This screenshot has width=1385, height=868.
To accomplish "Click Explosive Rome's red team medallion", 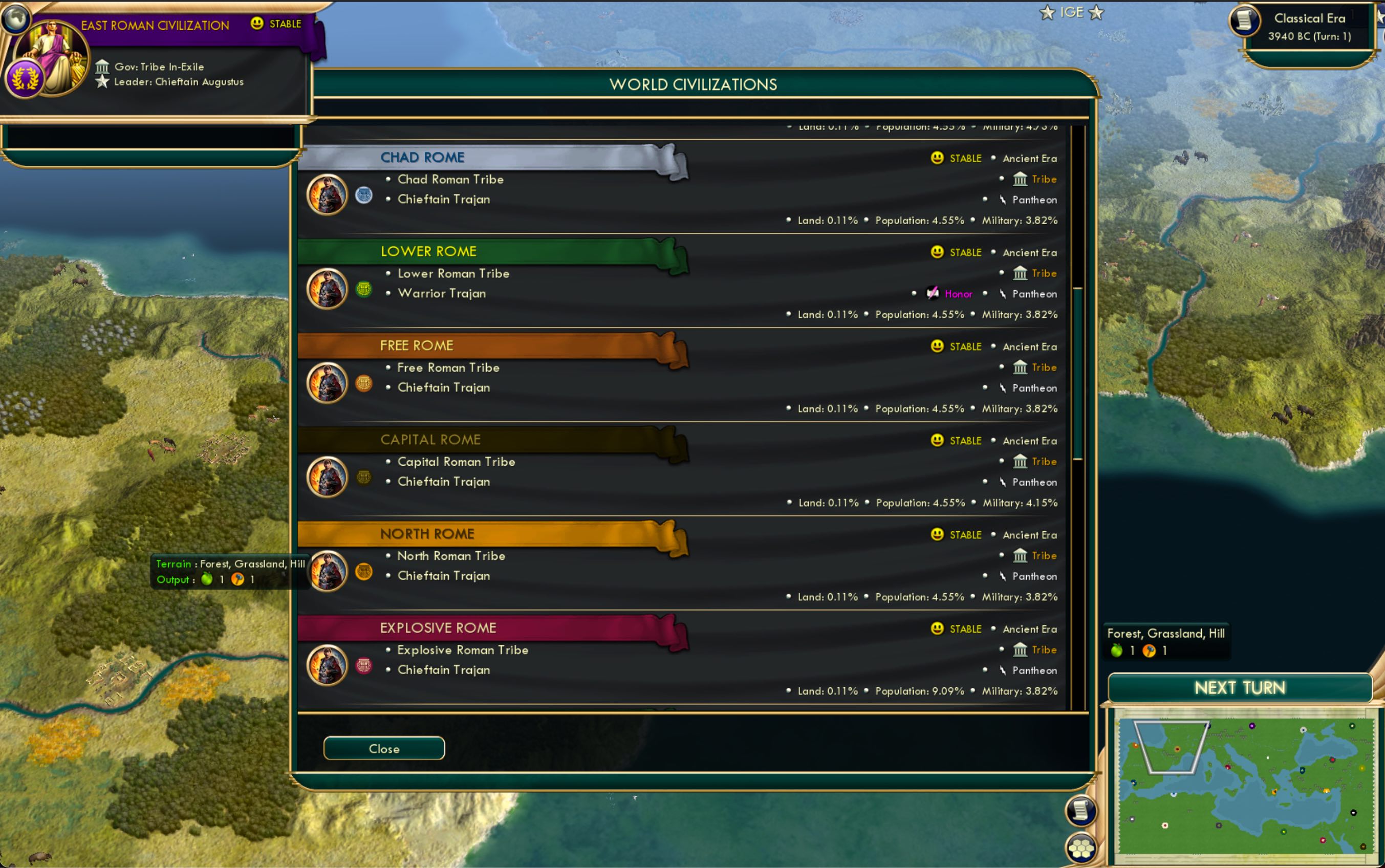I will coord(364,665).
